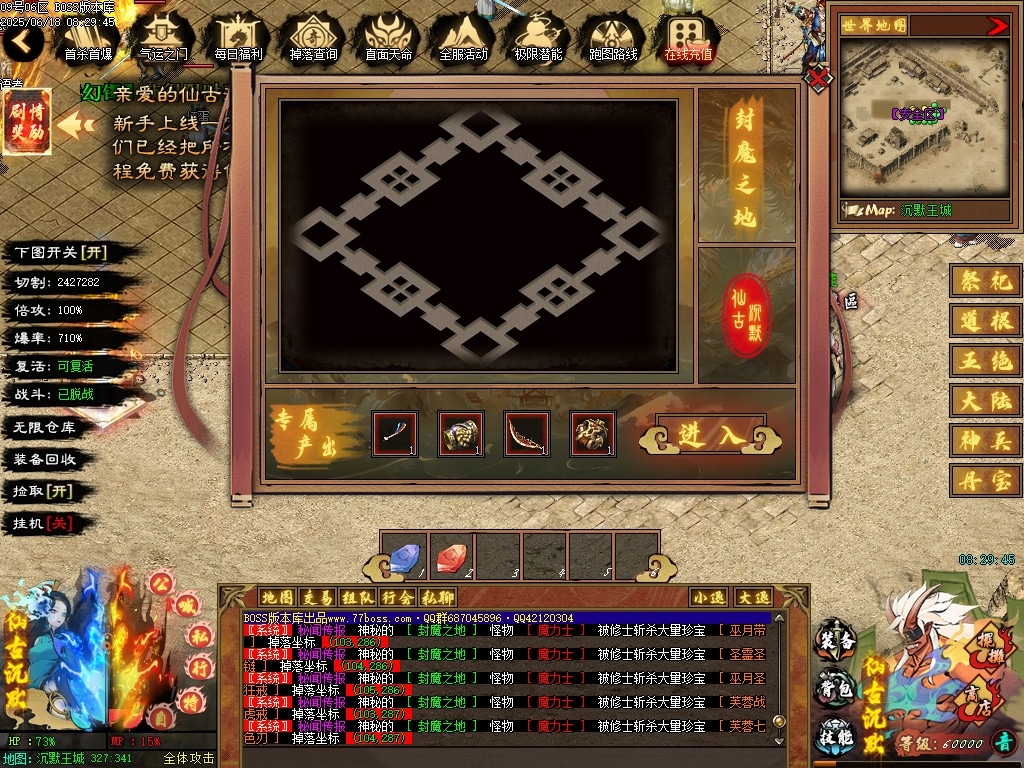Open 在线充值 recharge dice icon
The height and width of the screenshot is (768, 1024).
pos(688,38)
